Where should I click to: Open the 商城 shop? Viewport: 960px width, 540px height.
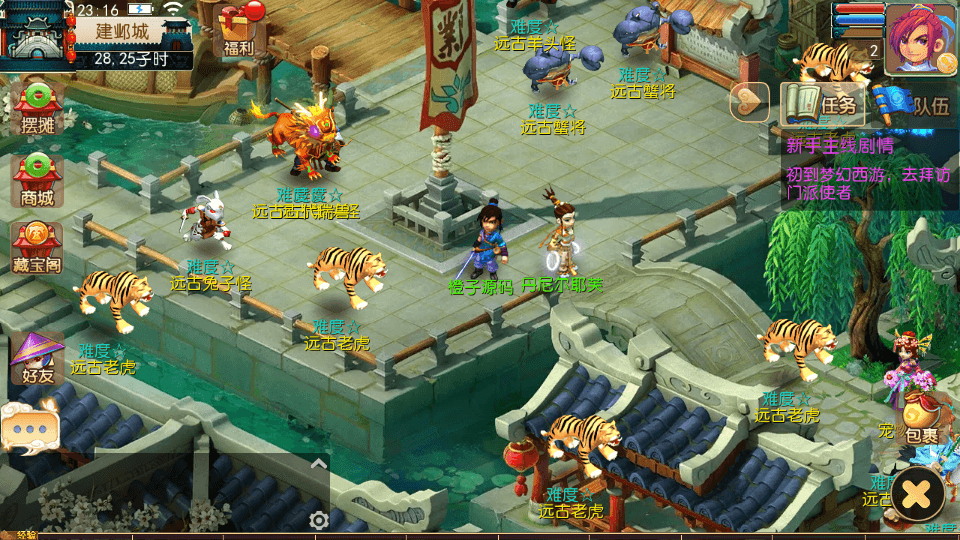click(37, 180)
